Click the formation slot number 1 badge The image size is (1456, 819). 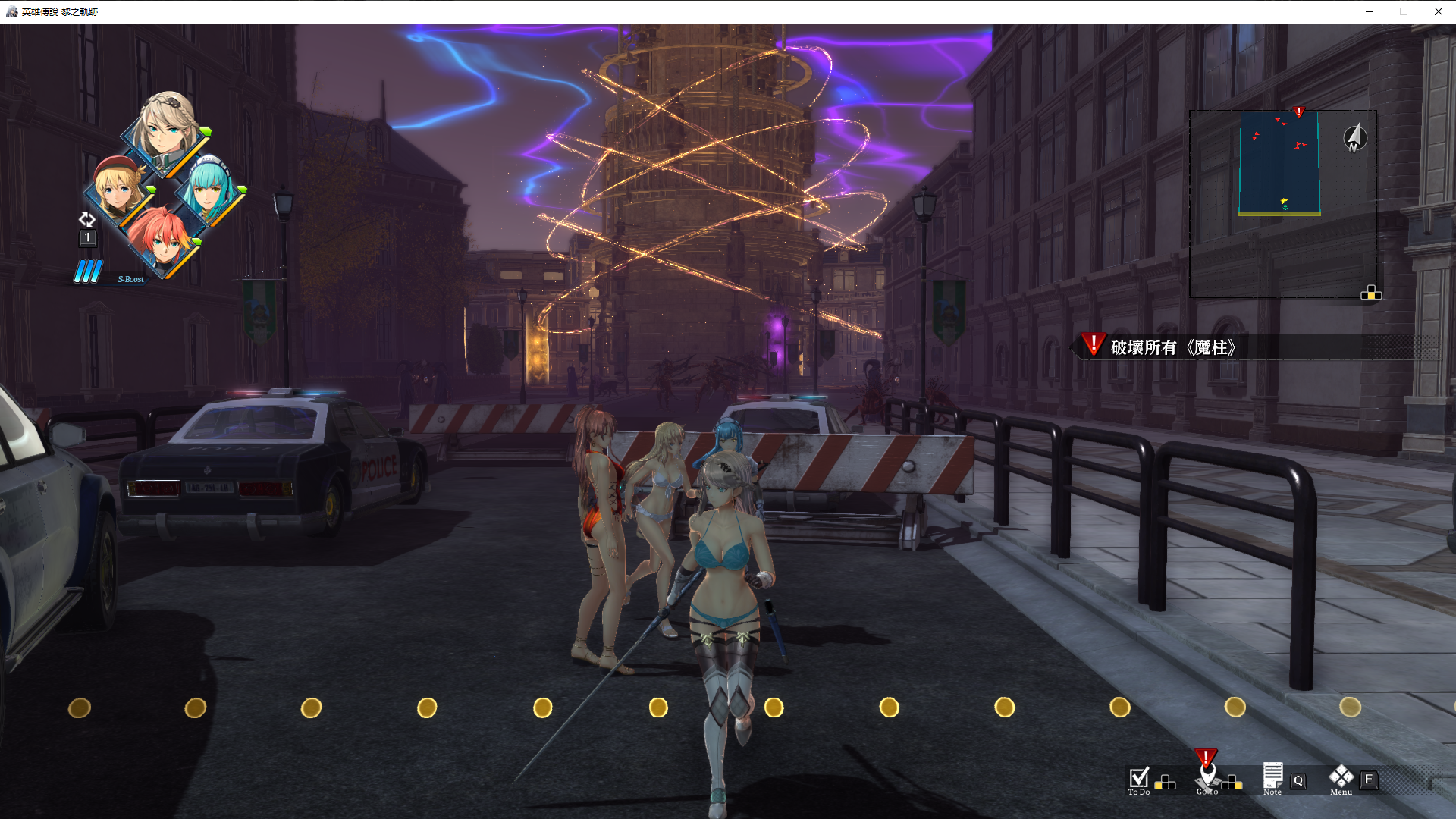click(87, 237)
